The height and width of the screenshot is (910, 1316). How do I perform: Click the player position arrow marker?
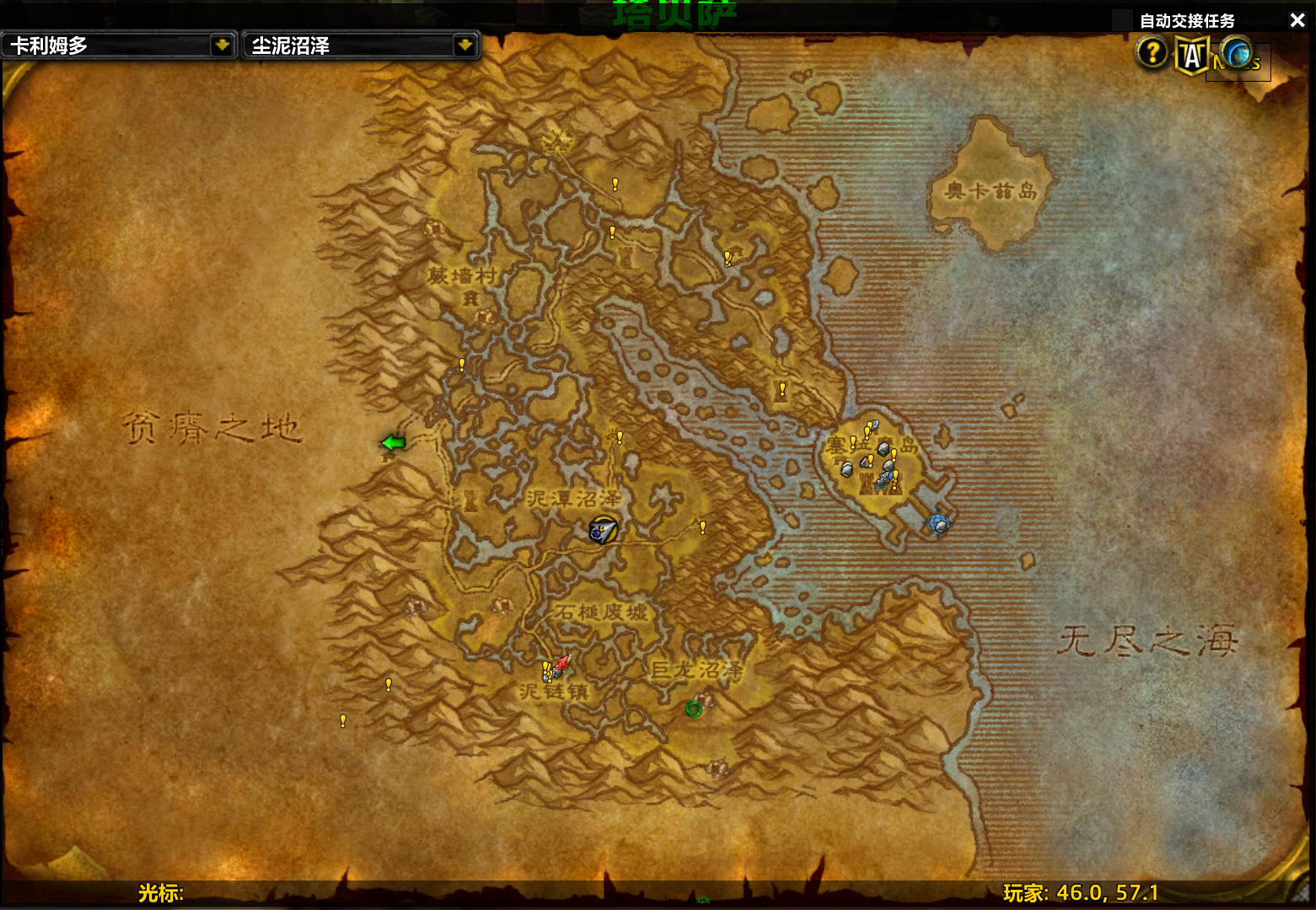(602, 530)
